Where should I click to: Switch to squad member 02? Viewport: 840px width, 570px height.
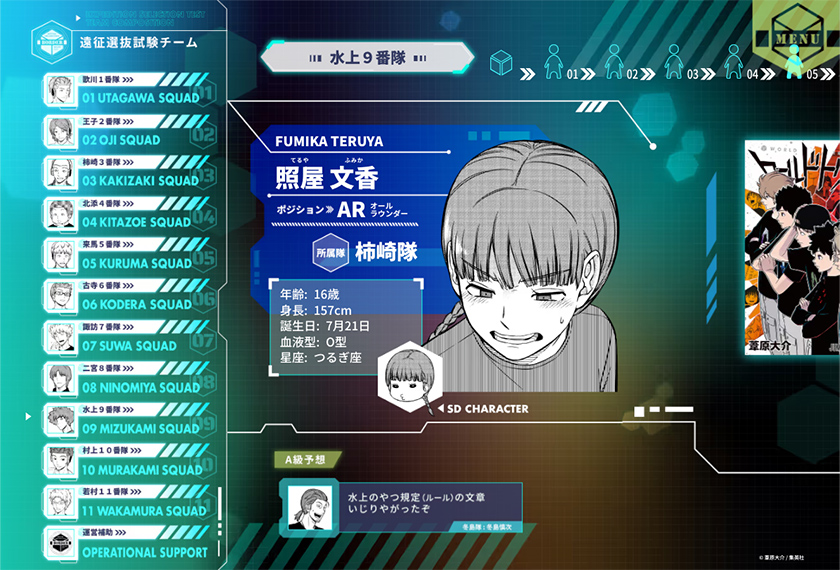[616, 64]
